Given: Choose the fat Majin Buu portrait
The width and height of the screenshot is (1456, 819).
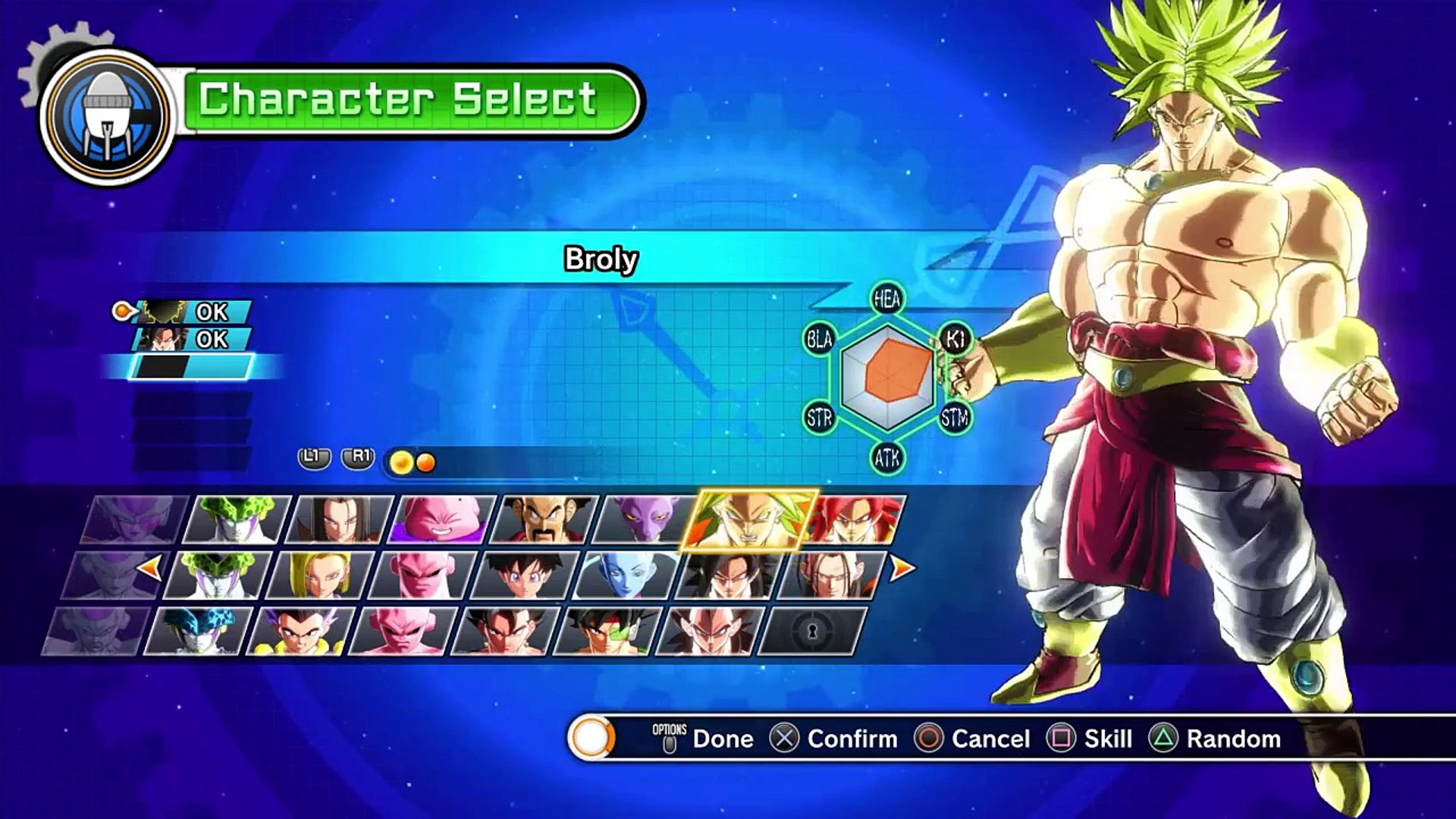Looking at the screenshot, I should pos(442,519).
